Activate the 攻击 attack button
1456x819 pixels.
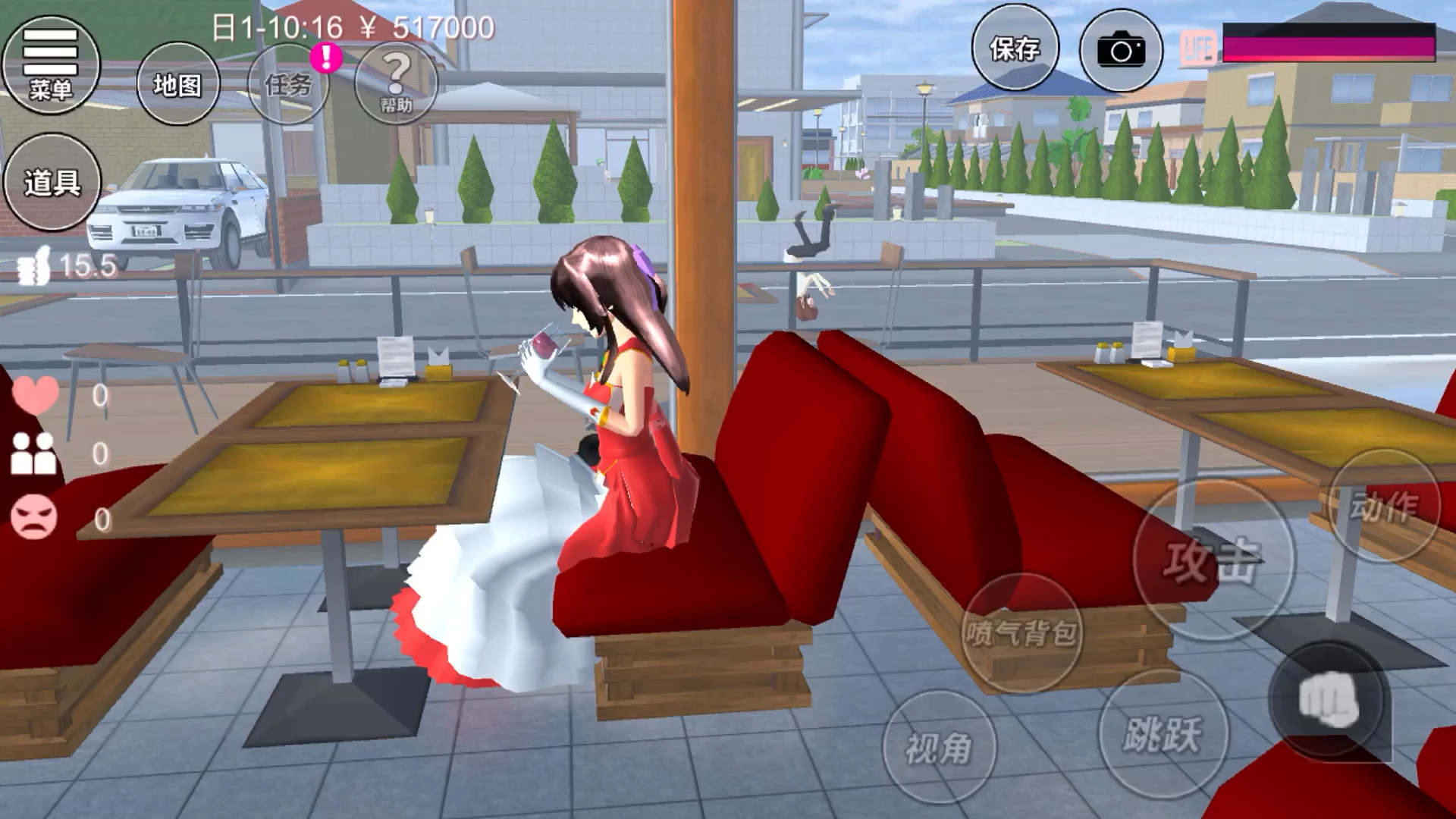pos(1213,560)
